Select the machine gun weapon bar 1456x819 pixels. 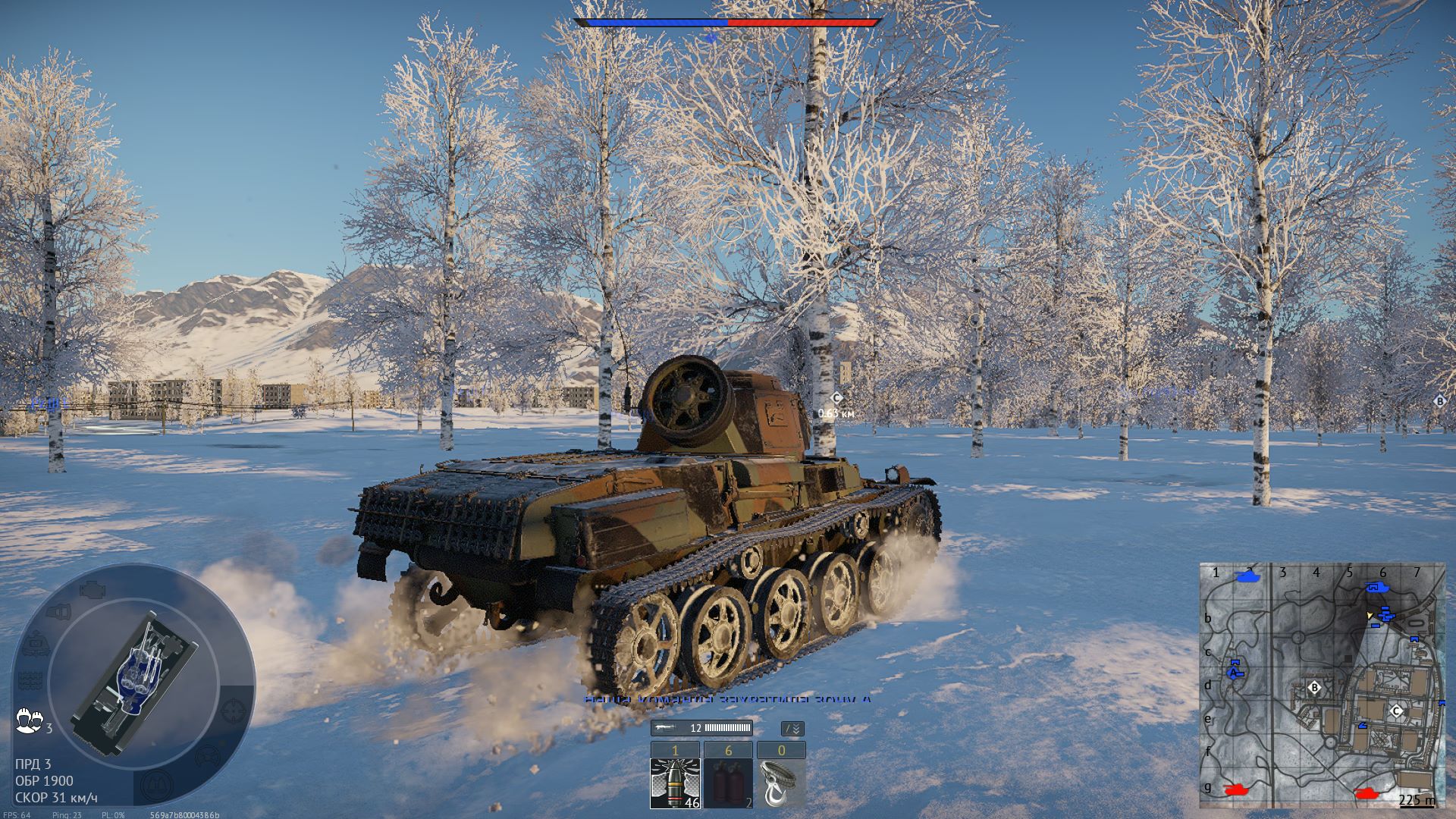pos(701,728)
